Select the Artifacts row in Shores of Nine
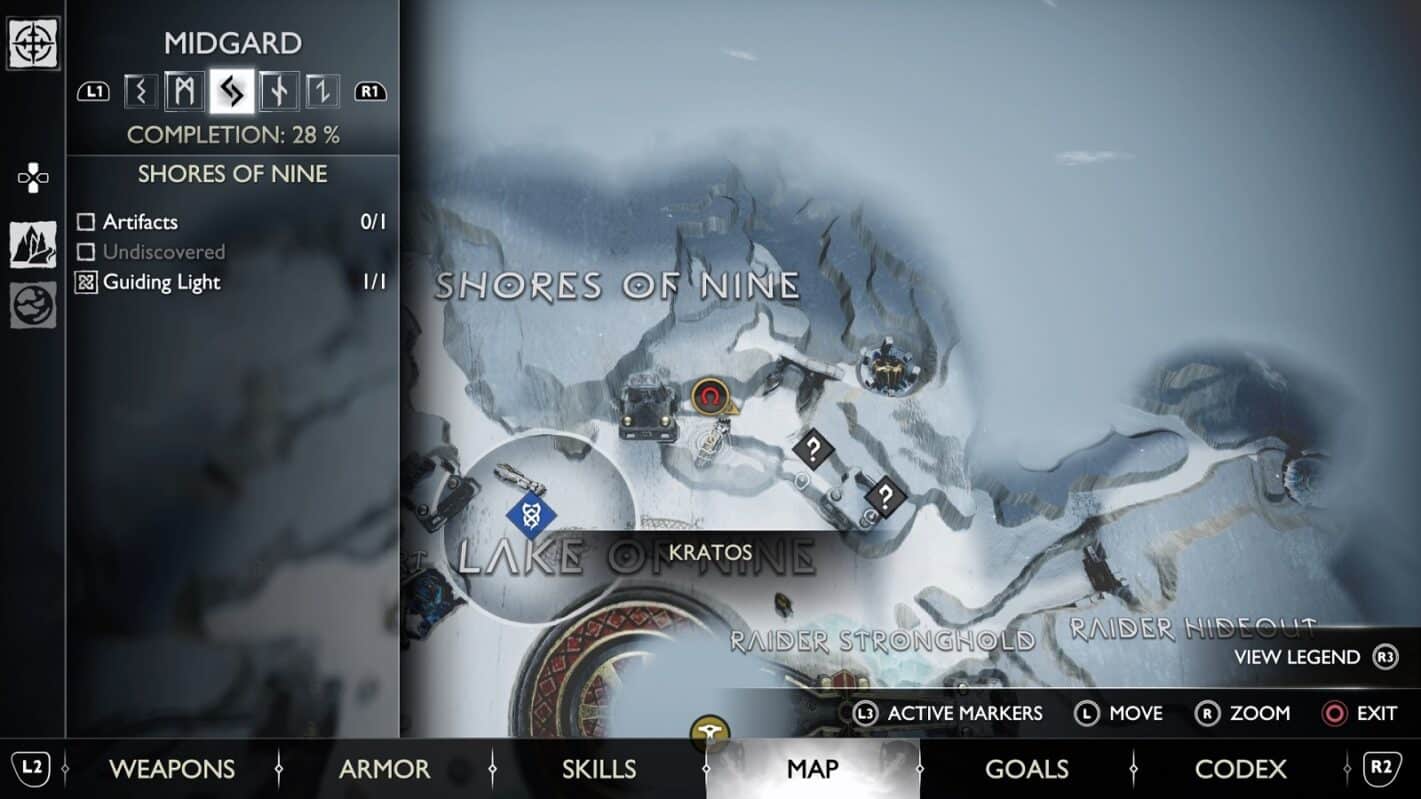The height and width of the screenshot is (799, 1421). (140, 222)
